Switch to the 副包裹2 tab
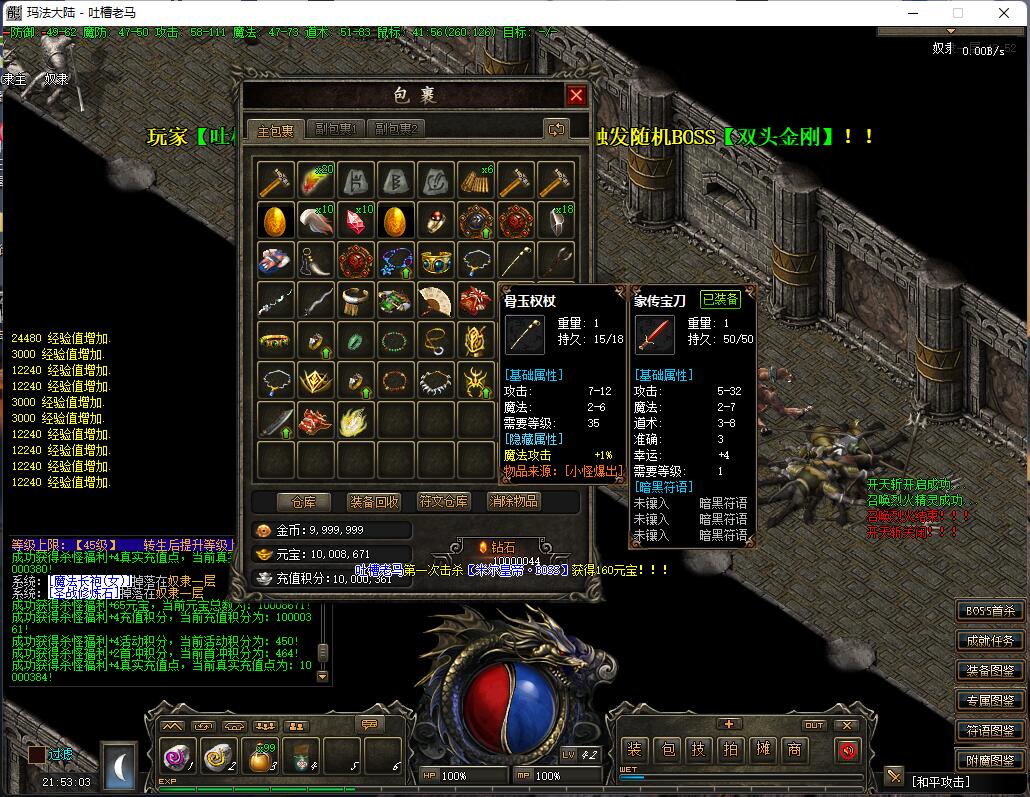Screen dimensions: 1030x797 point(396,129)
